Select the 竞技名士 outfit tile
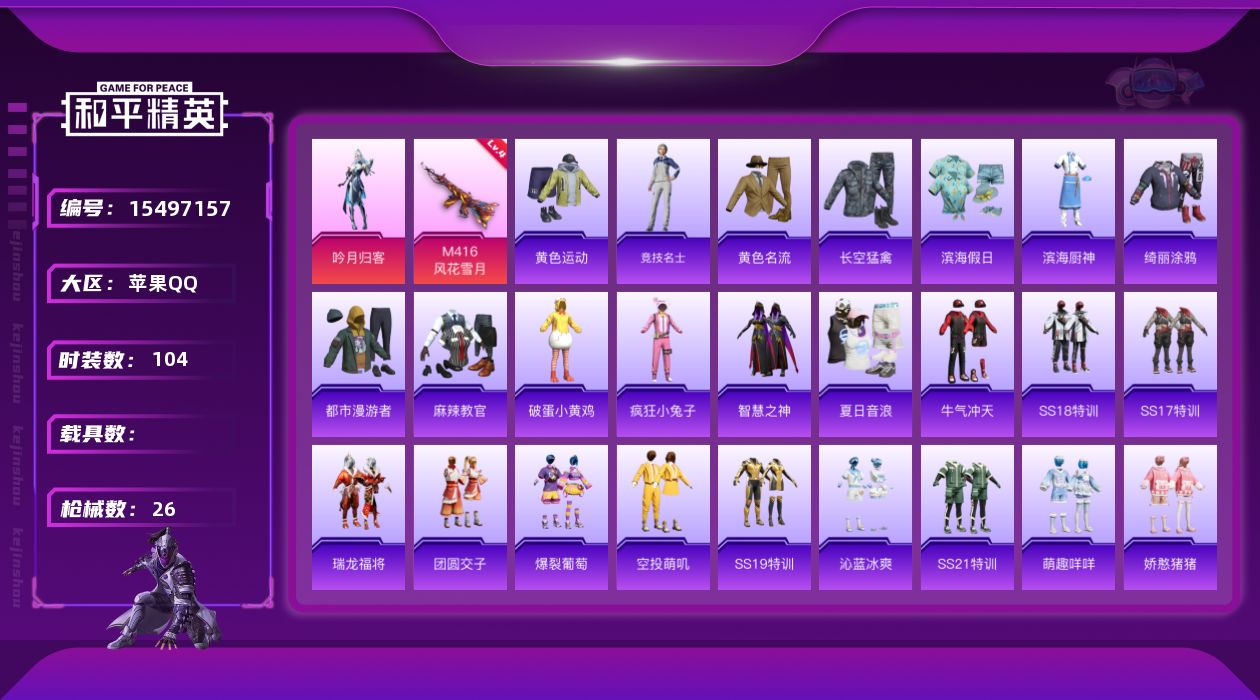This screenshot has width=1260, height=700. click(663, 210)
